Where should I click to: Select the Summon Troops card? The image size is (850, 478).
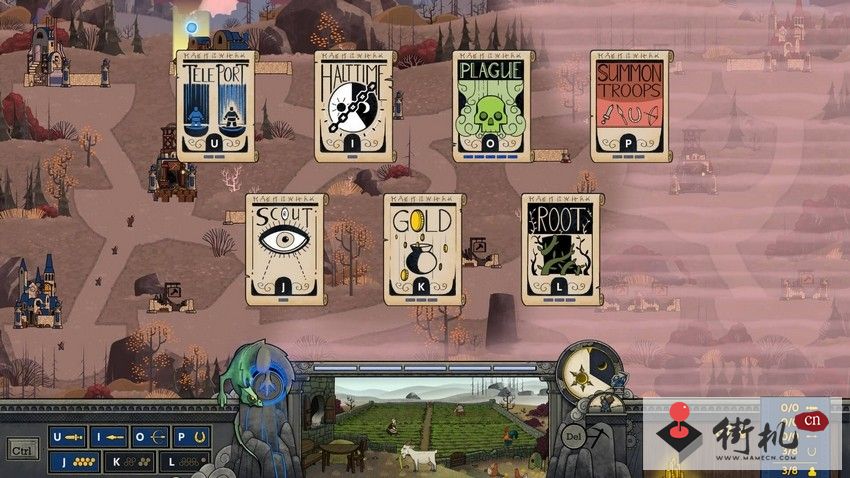pos(630,106)
